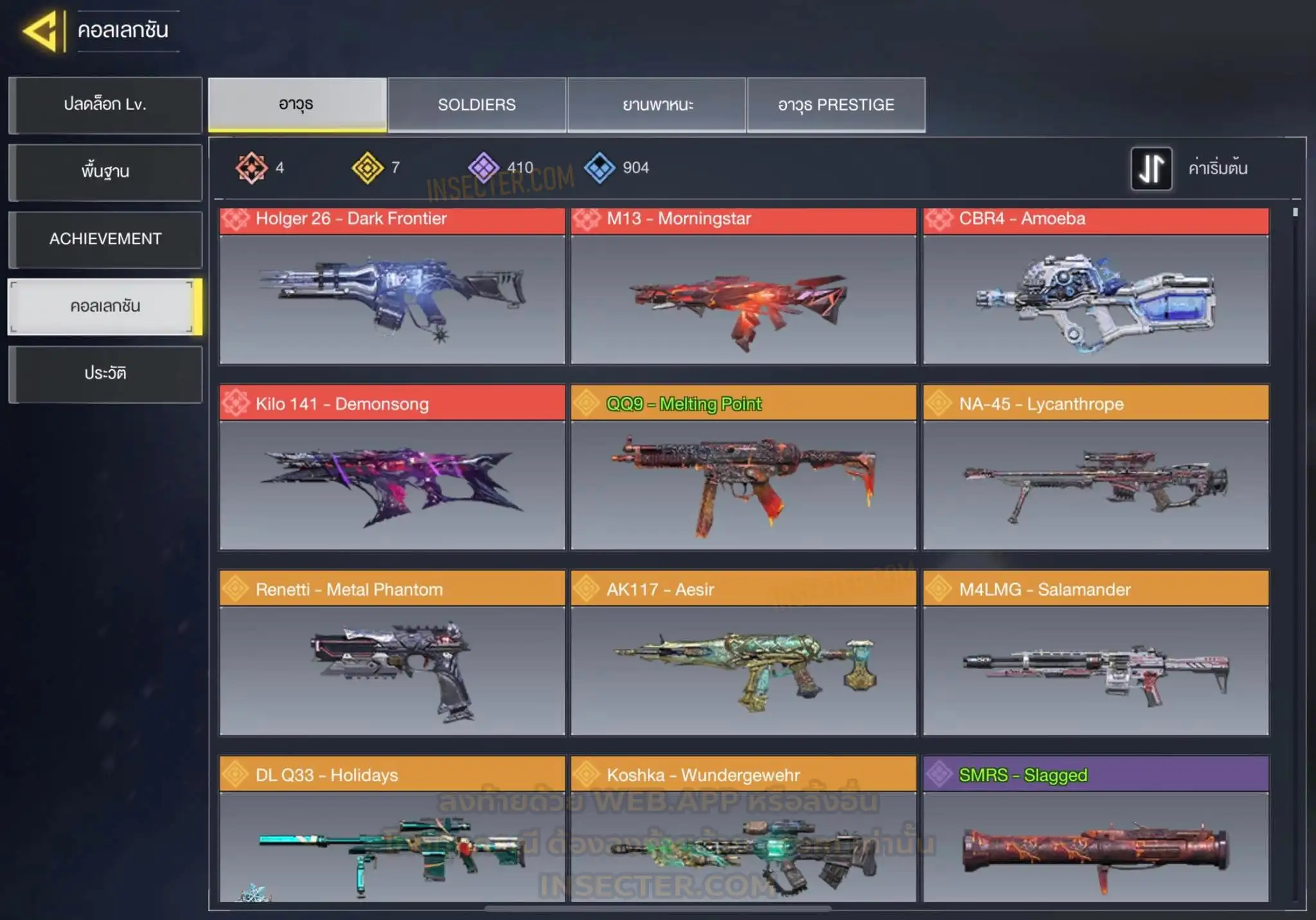
Task: Toggle the sort order button
Action: (1151, 168)
